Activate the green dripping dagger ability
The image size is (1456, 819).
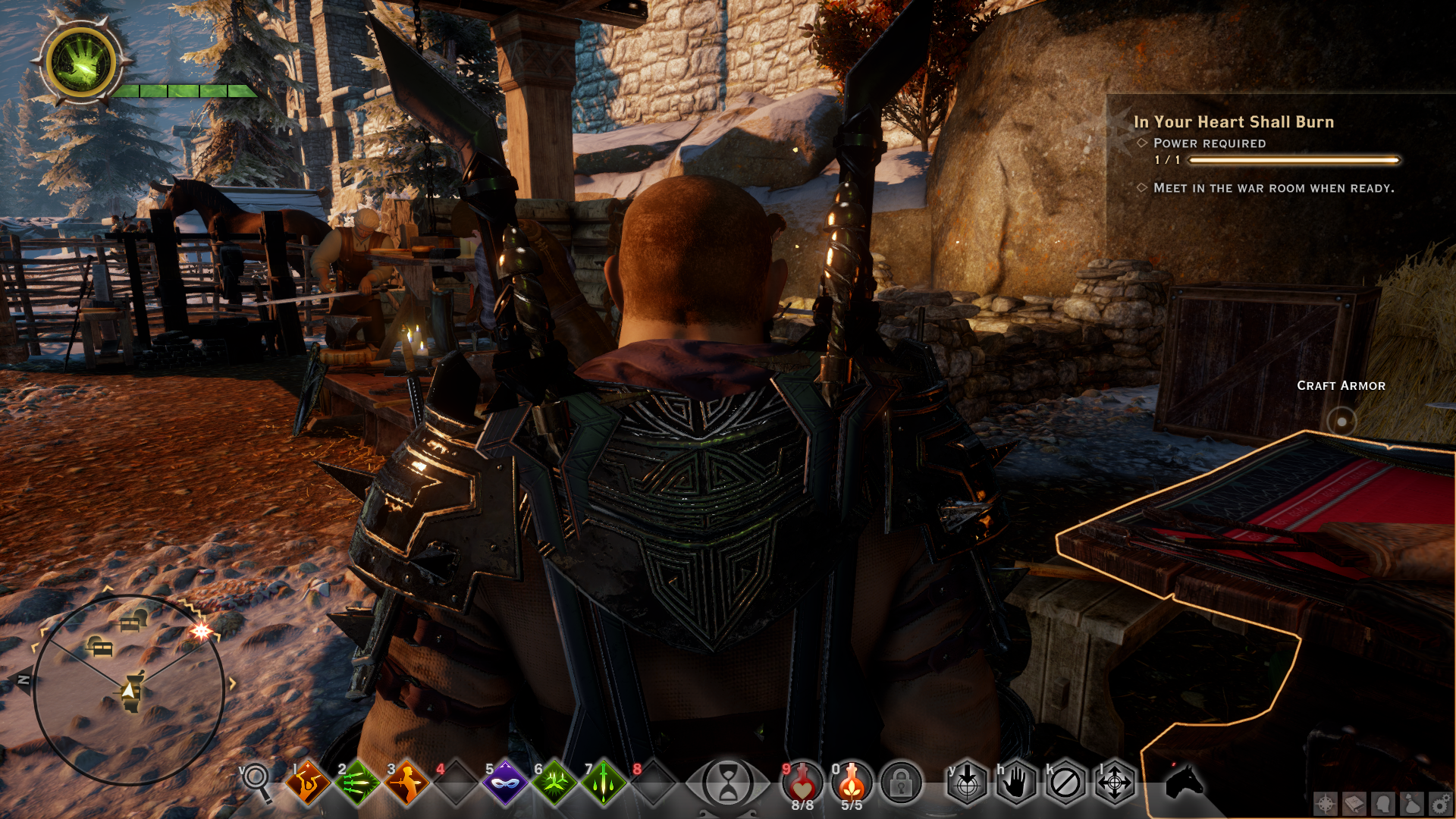(604, 782)
